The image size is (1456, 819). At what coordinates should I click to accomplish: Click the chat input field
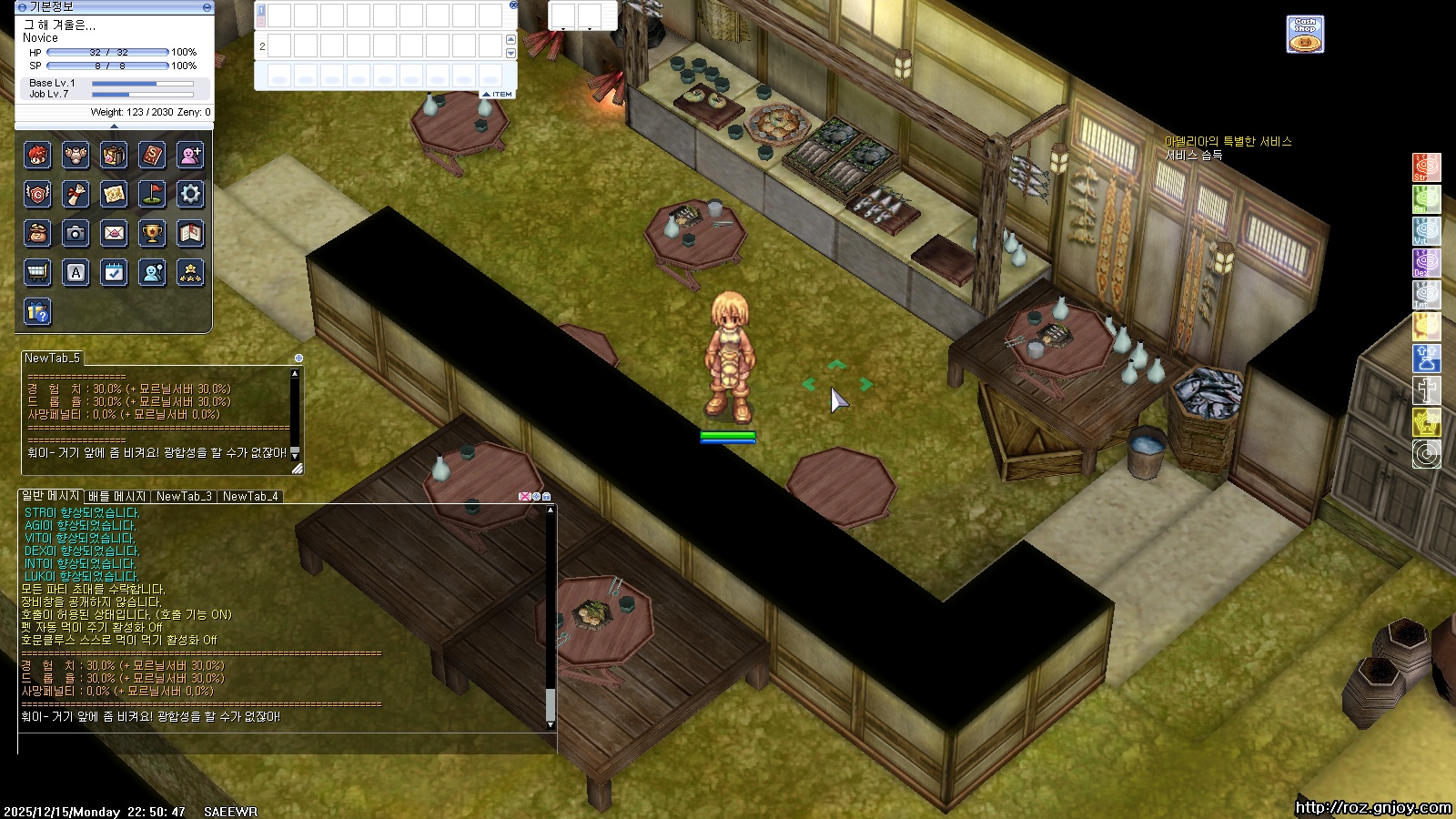(x=282, y=743)
